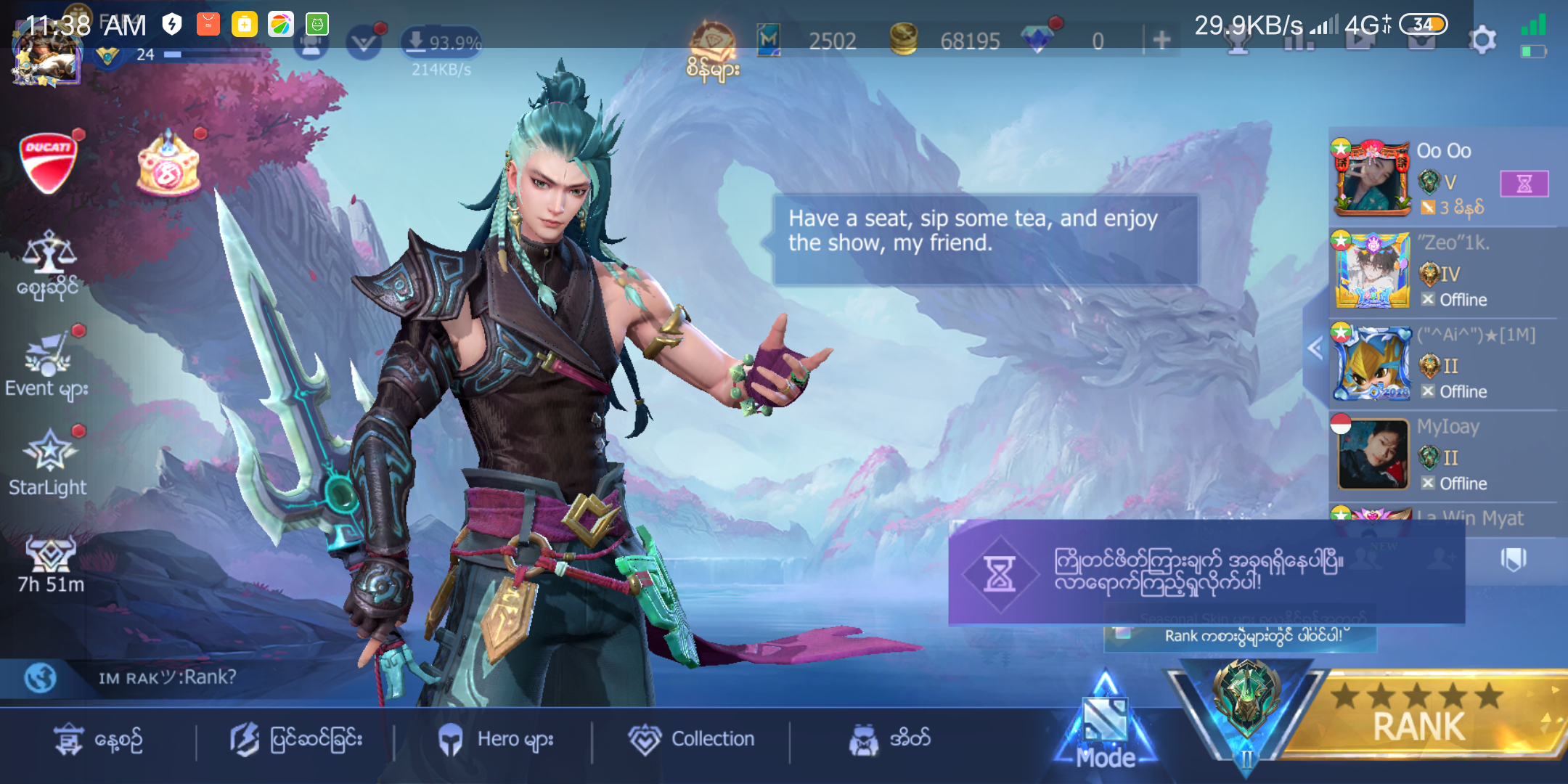This screenshot has width=1568, height=784.
Task: Open the anniversary cake event
Action: click(x=168, y=165)
